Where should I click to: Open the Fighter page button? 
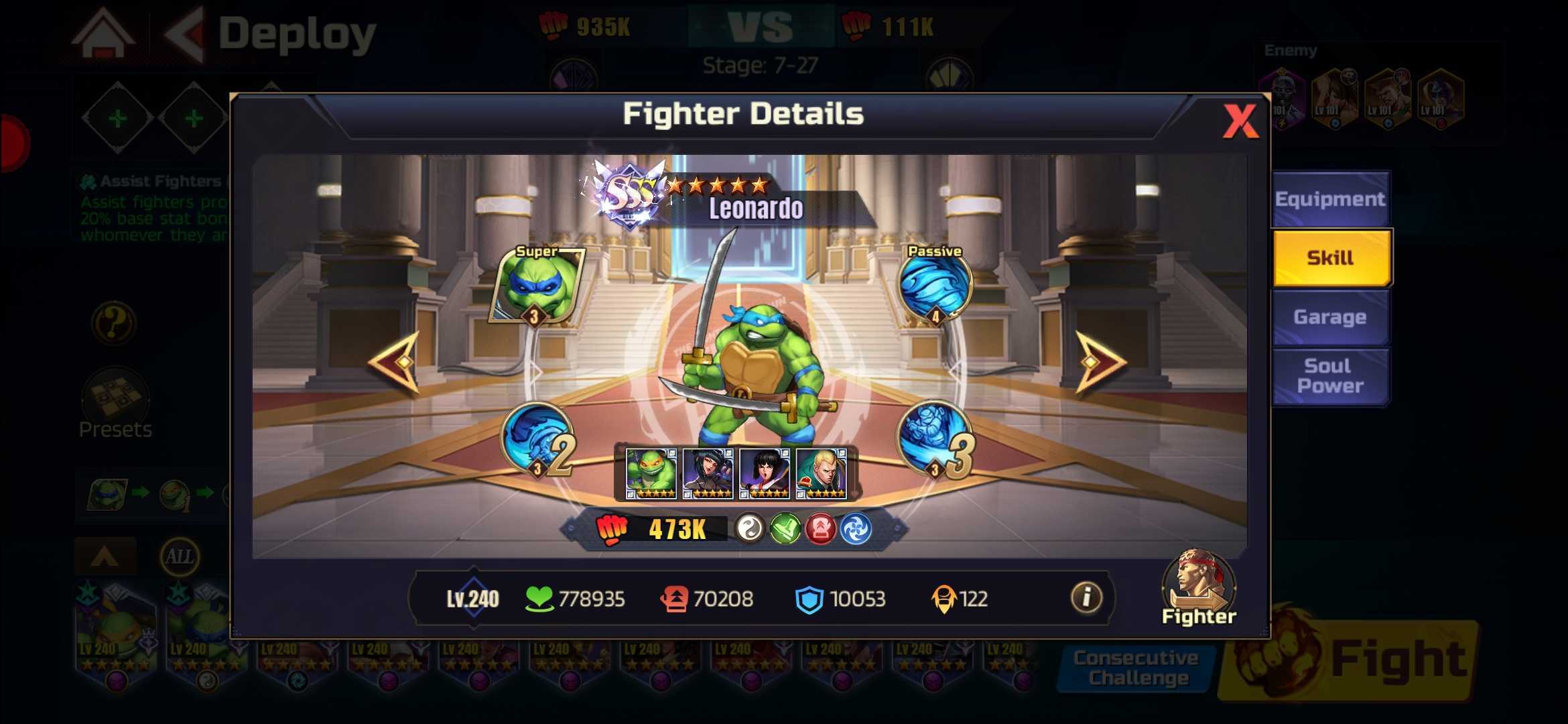pyautogui.click(x=1198, y=588)
